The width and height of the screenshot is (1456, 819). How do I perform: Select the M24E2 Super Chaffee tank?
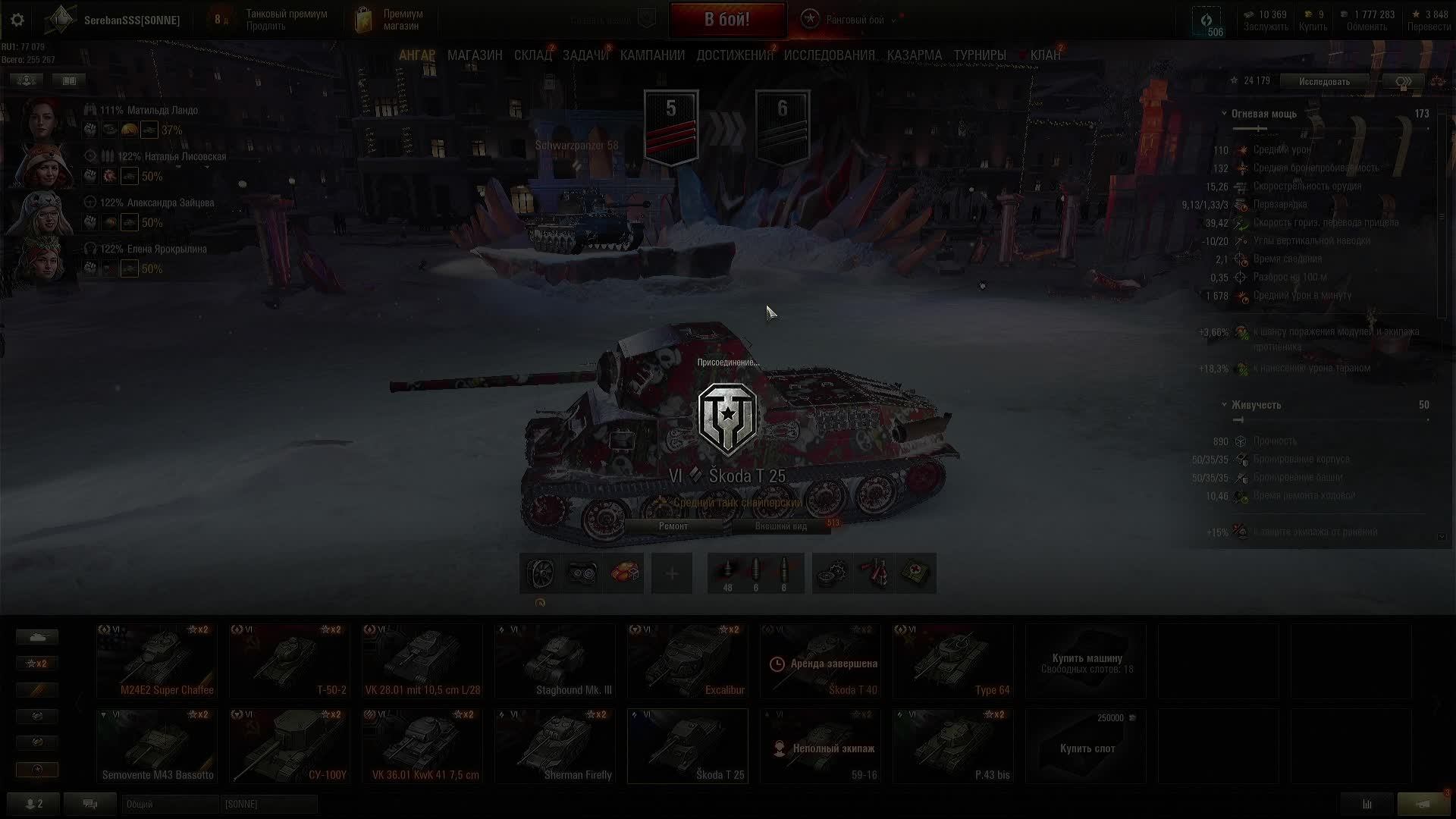[157, 661]
